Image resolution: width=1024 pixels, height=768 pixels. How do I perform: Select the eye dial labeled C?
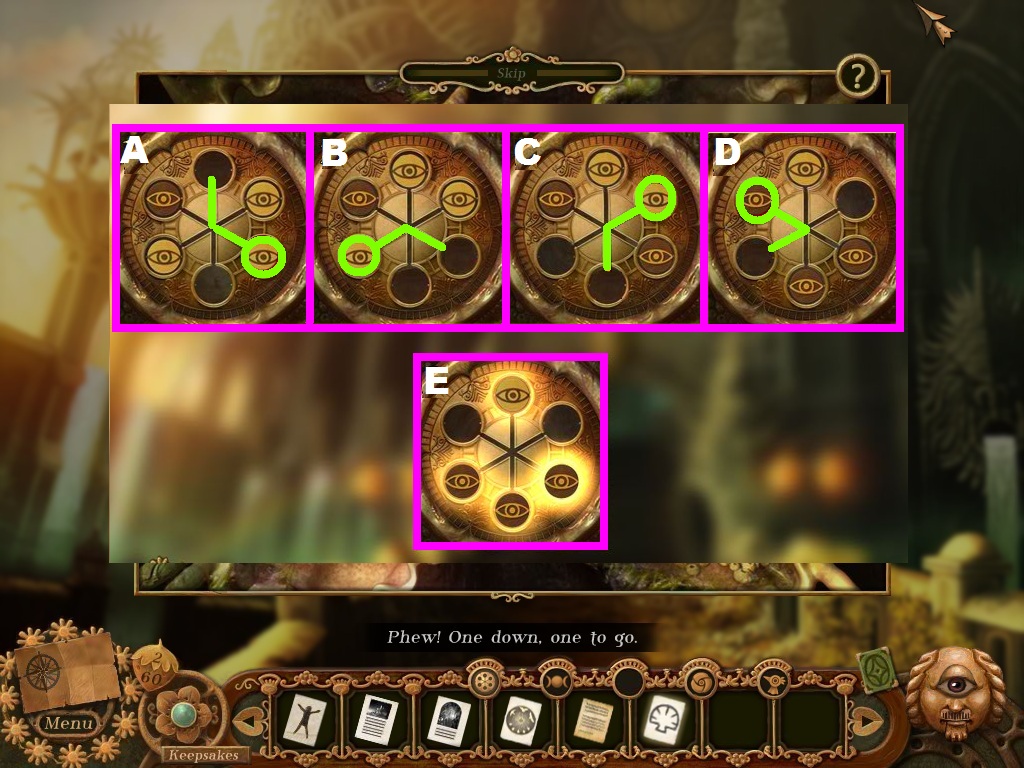coord(604,228)
